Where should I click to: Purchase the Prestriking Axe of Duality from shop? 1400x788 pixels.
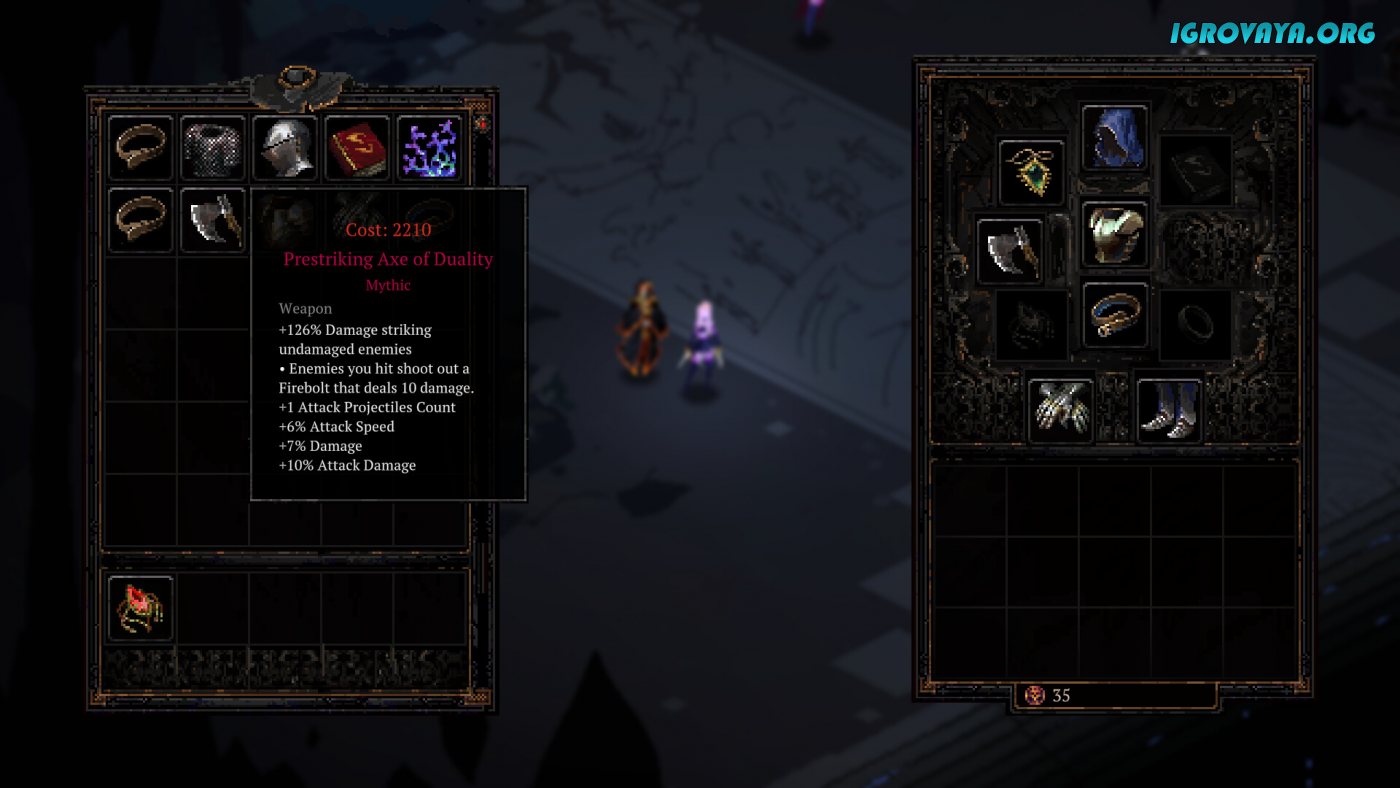(213, 220)
